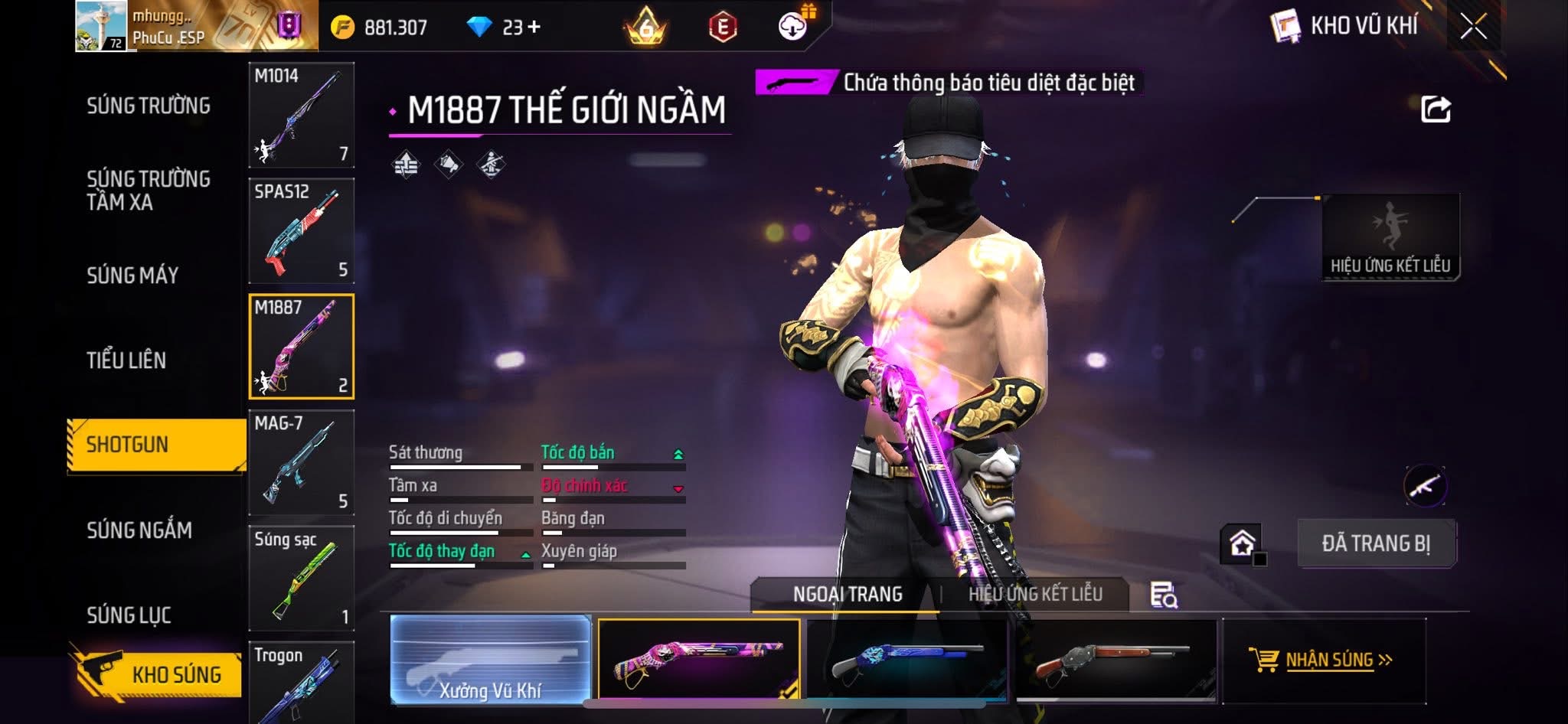Select the Súng Trường category
The height and width of the screenshot is (724, 1568).
pos(149,106)
